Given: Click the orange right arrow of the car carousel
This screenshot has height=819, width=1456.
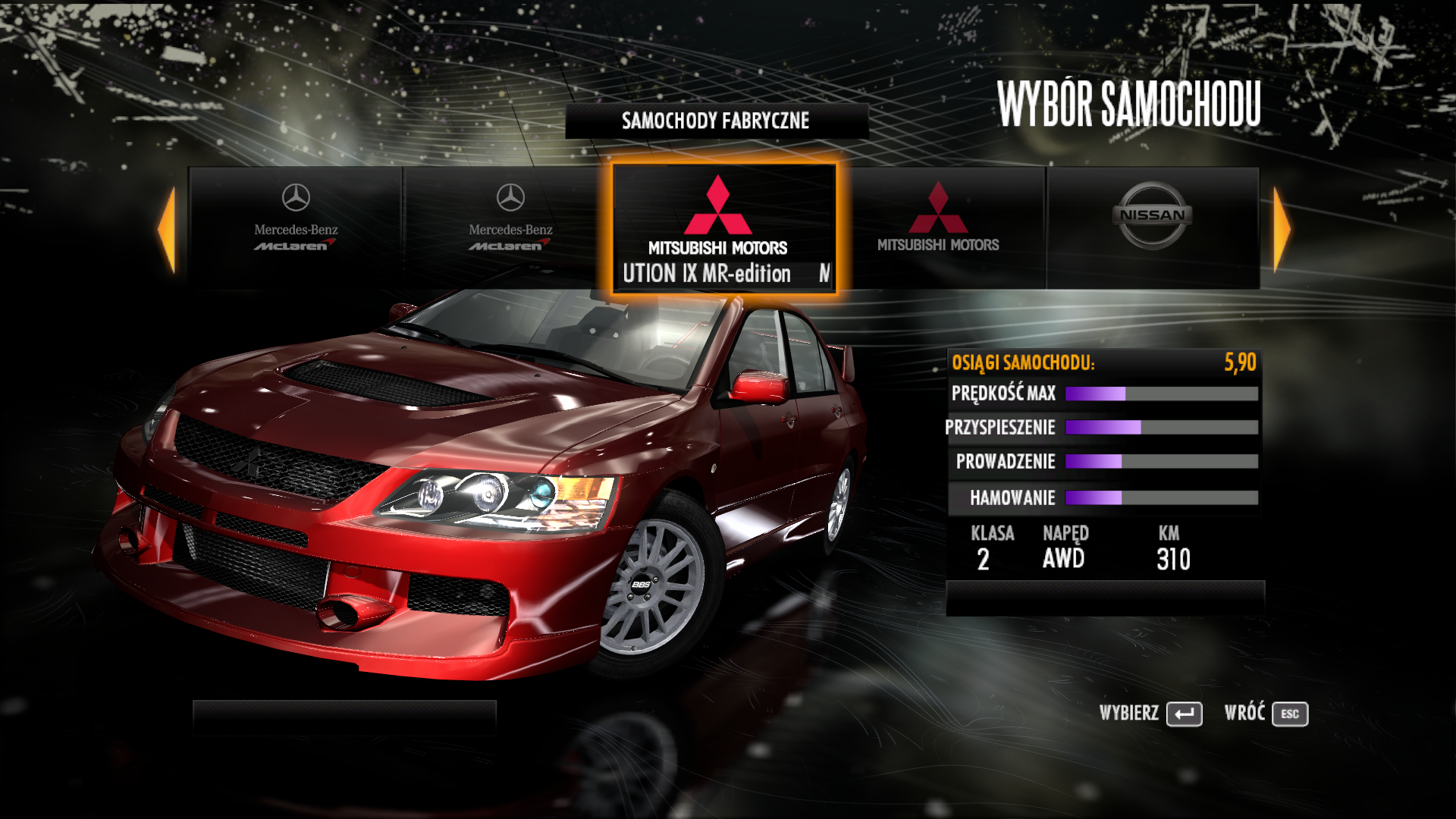Looking at the screenshot, I should point(1282,230).
